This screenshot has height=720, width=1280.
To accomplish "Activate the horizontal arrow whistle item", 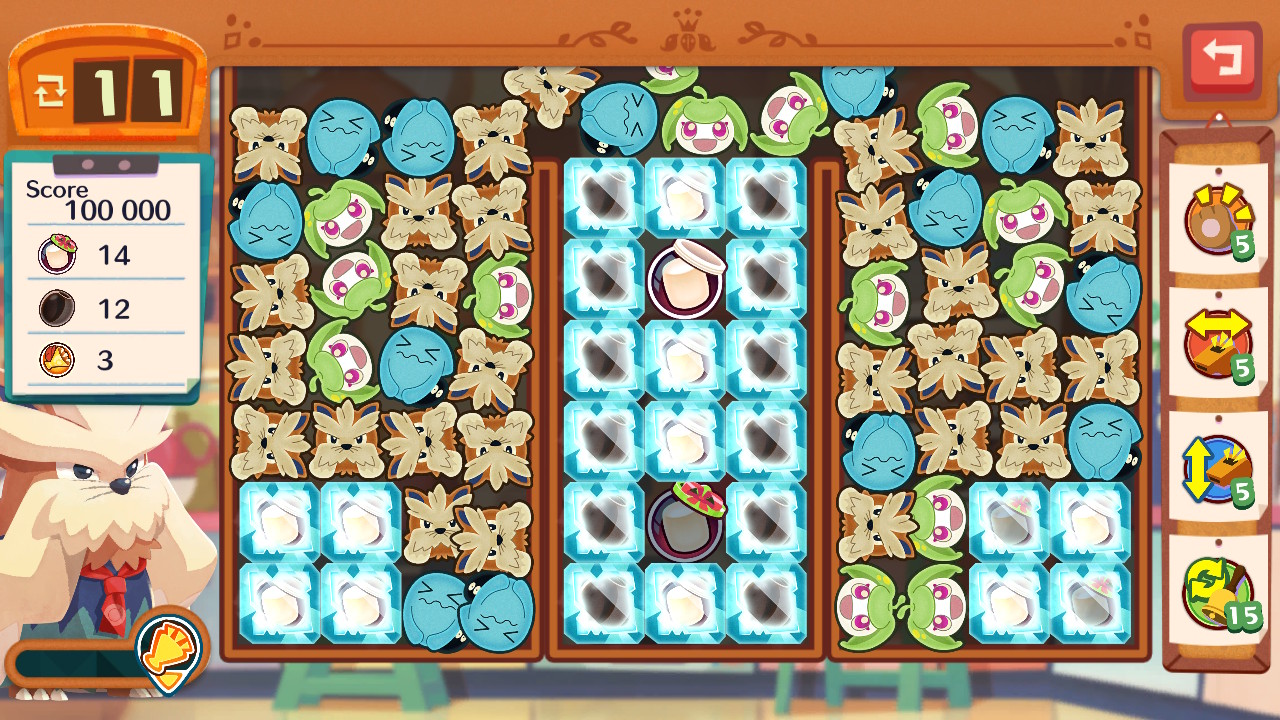I will [x=1217, y=345].
